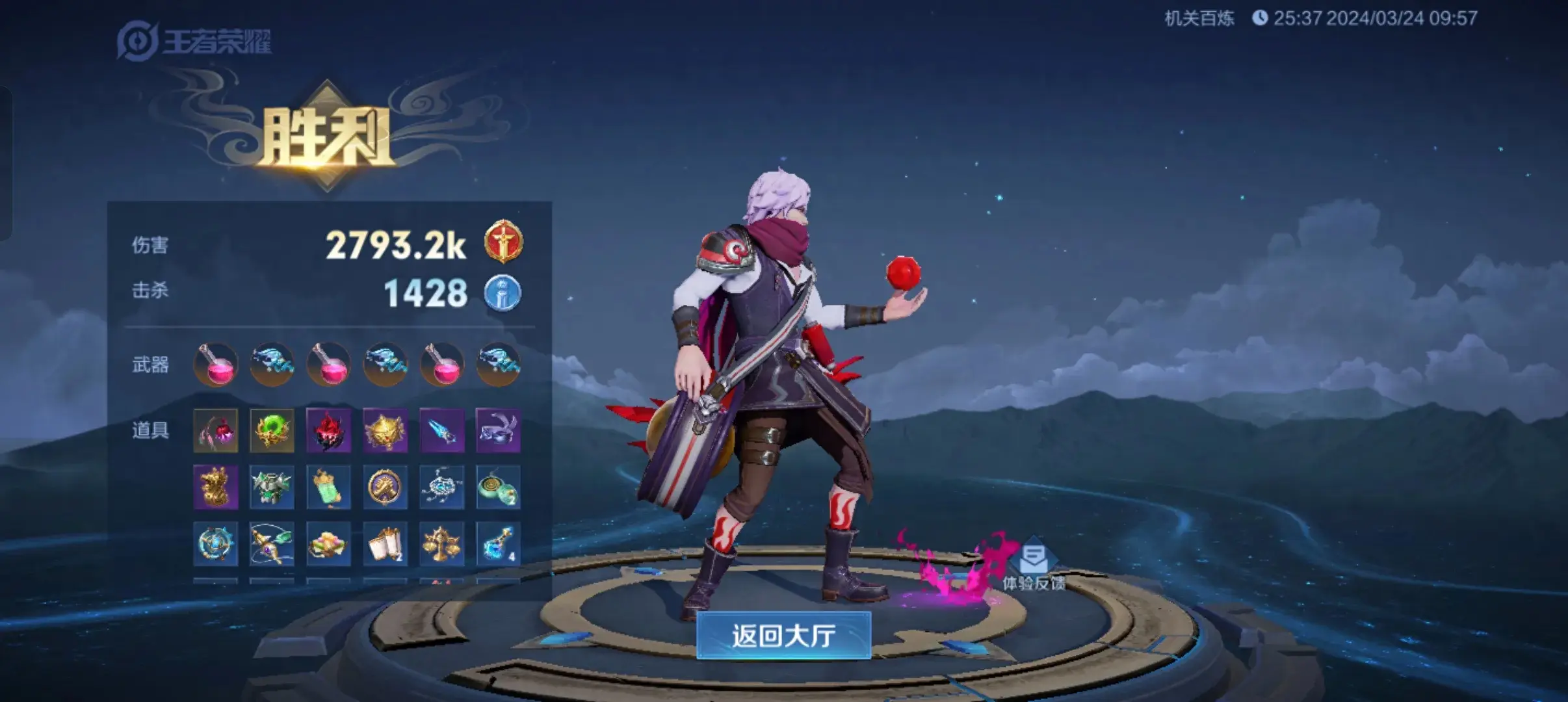Select the silver green-gem armor item
The width and height of the screenshot is (1568, 702).
pos(272,487)
